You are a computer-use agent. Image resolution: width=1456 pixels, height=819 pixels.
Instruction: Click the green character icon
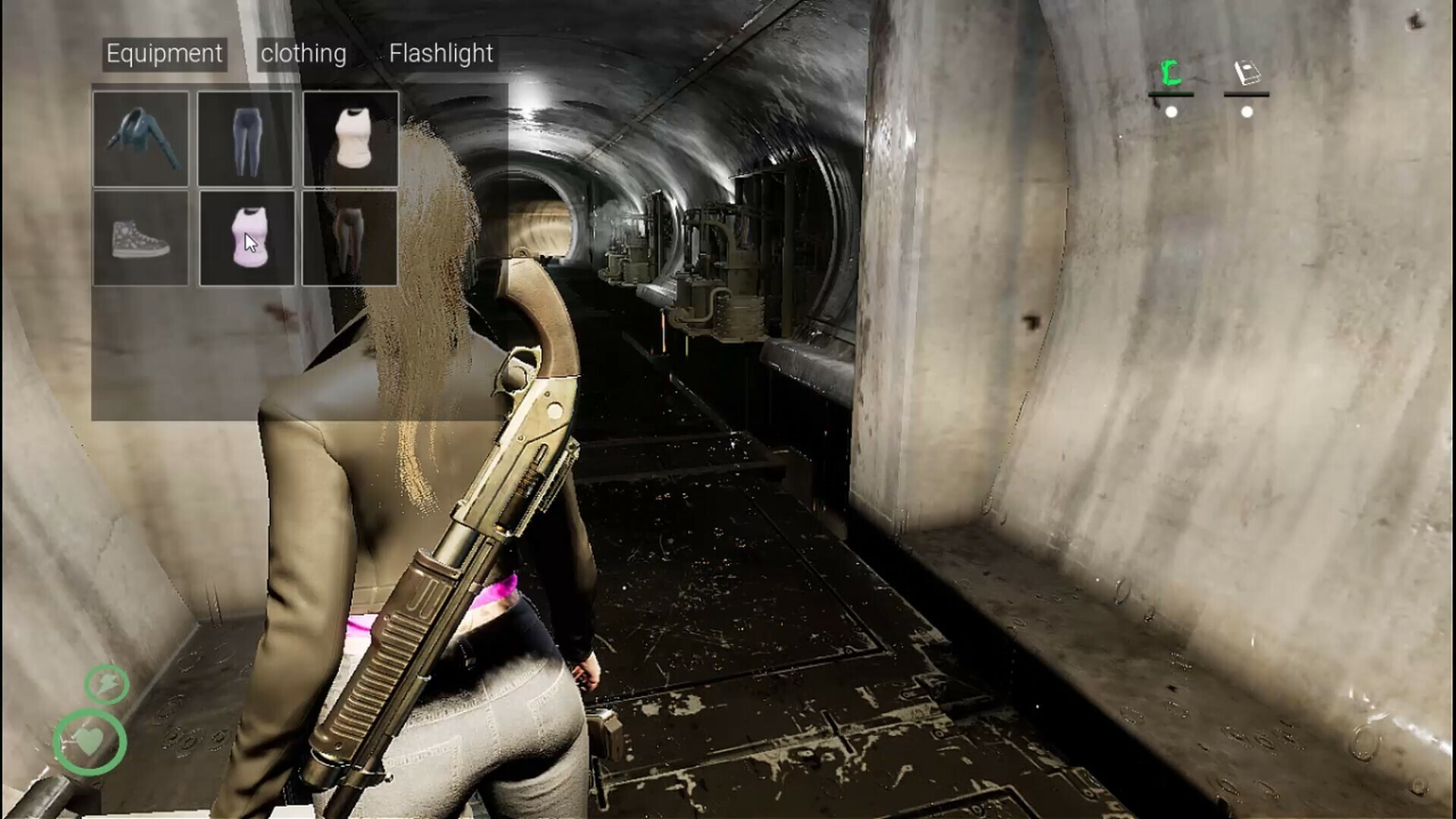point(1172,74)
